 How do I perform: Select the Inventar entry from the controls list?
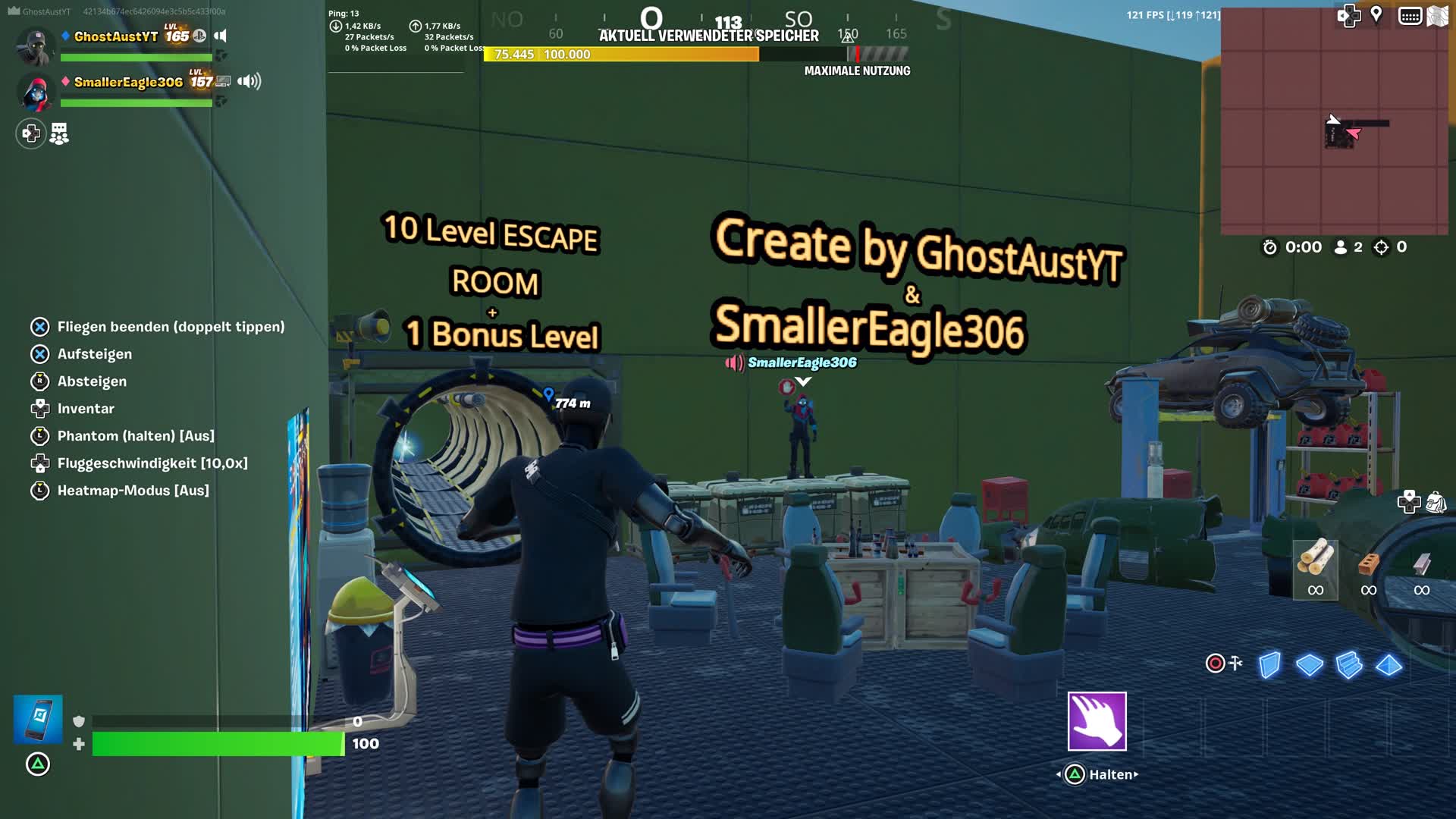86,409
